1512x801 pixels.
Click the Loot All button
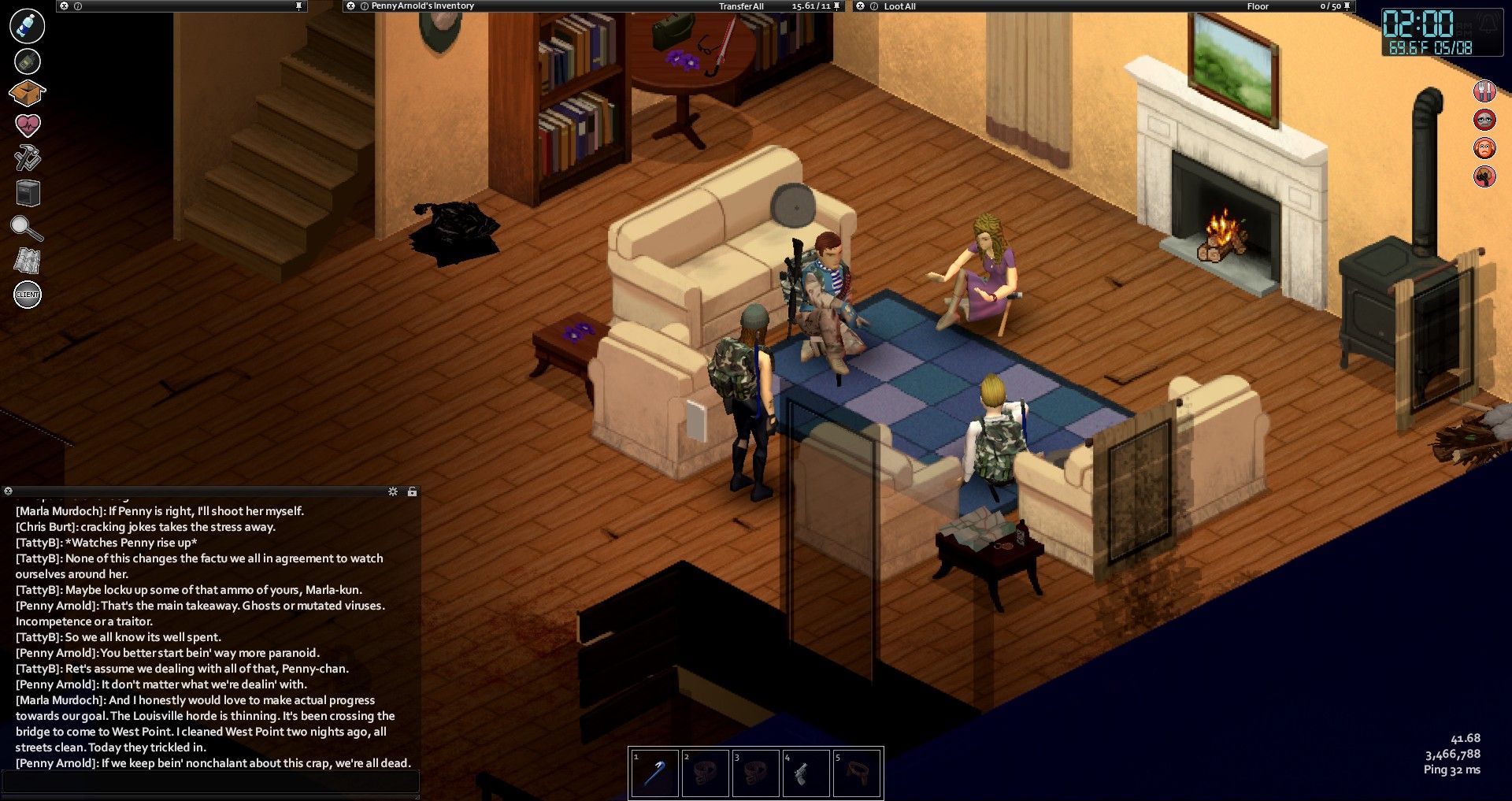click(899, 6)
